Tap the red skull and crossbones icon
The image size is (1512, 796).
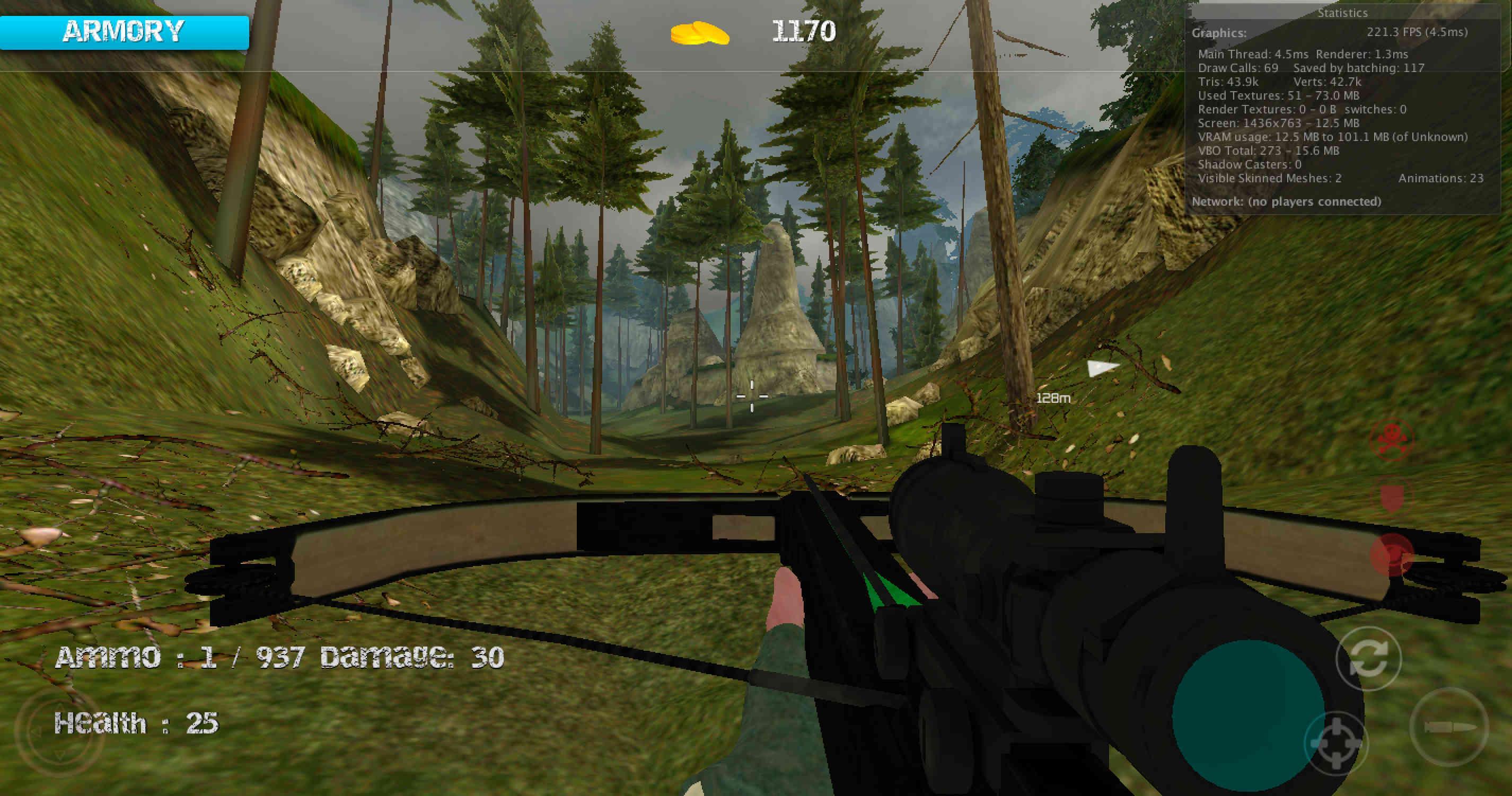[x=1391, y=439]
